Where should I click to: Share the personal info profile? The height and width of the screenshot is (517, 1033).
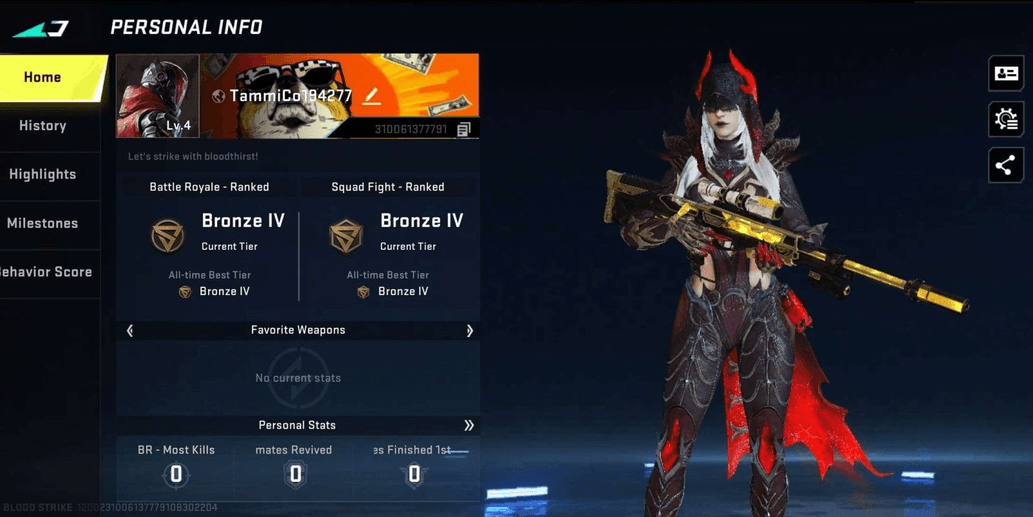pyautogui.click(x=1005, y=166)
